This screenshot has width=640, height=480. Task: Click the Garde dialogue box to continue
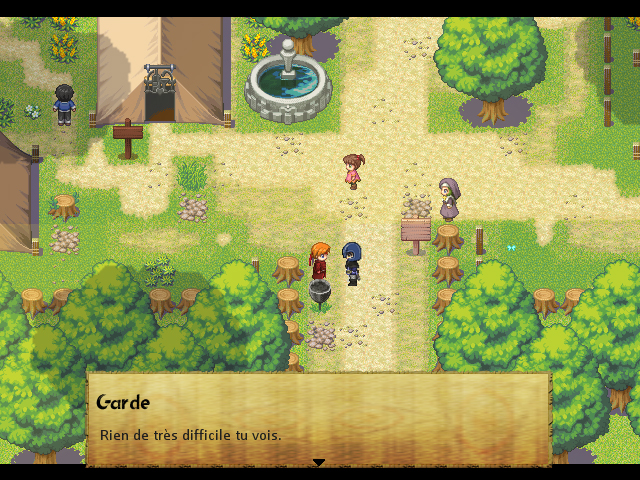[319, 420]
